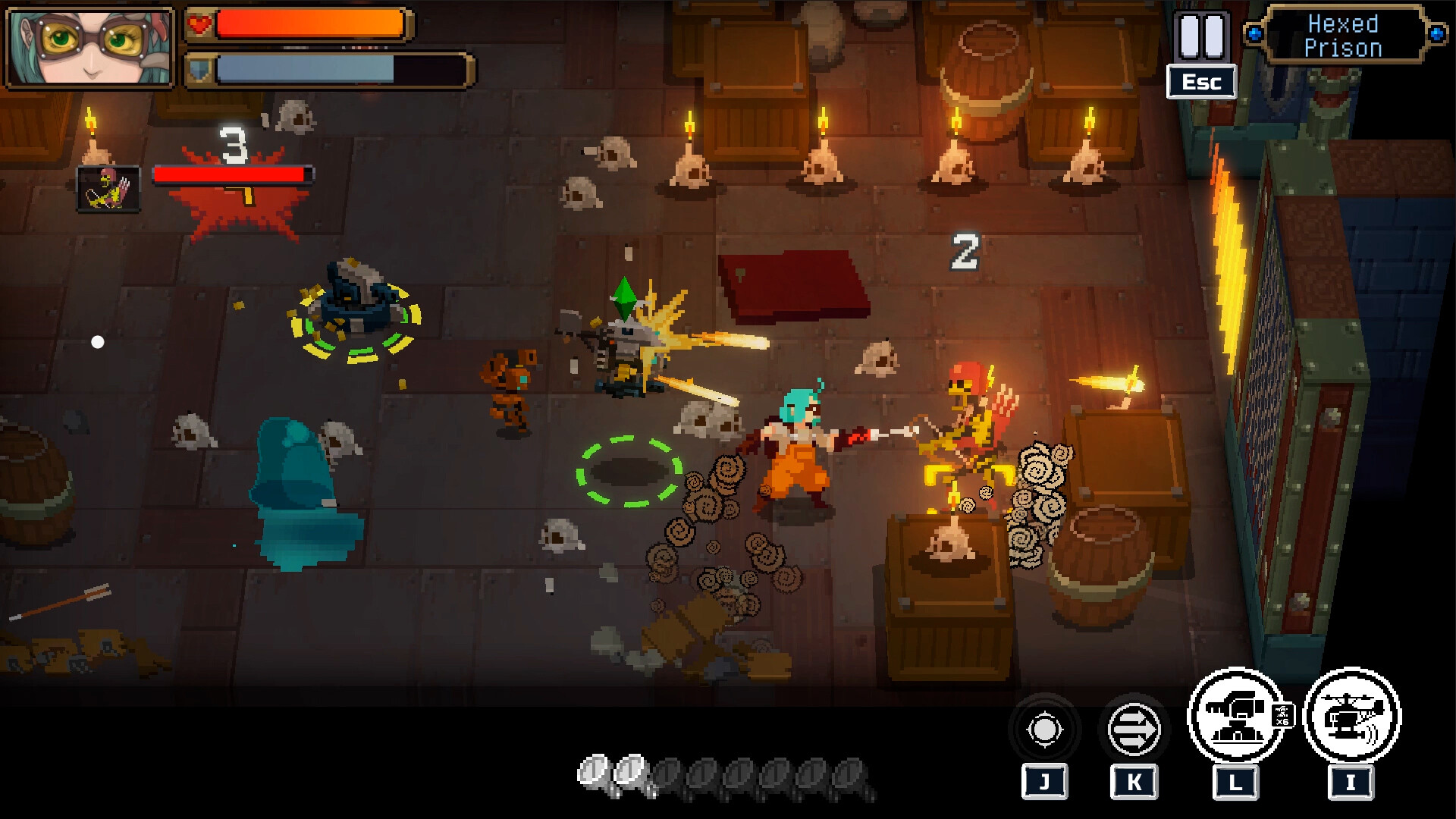Click the heart icon beside the health bar

pos(199,23)
